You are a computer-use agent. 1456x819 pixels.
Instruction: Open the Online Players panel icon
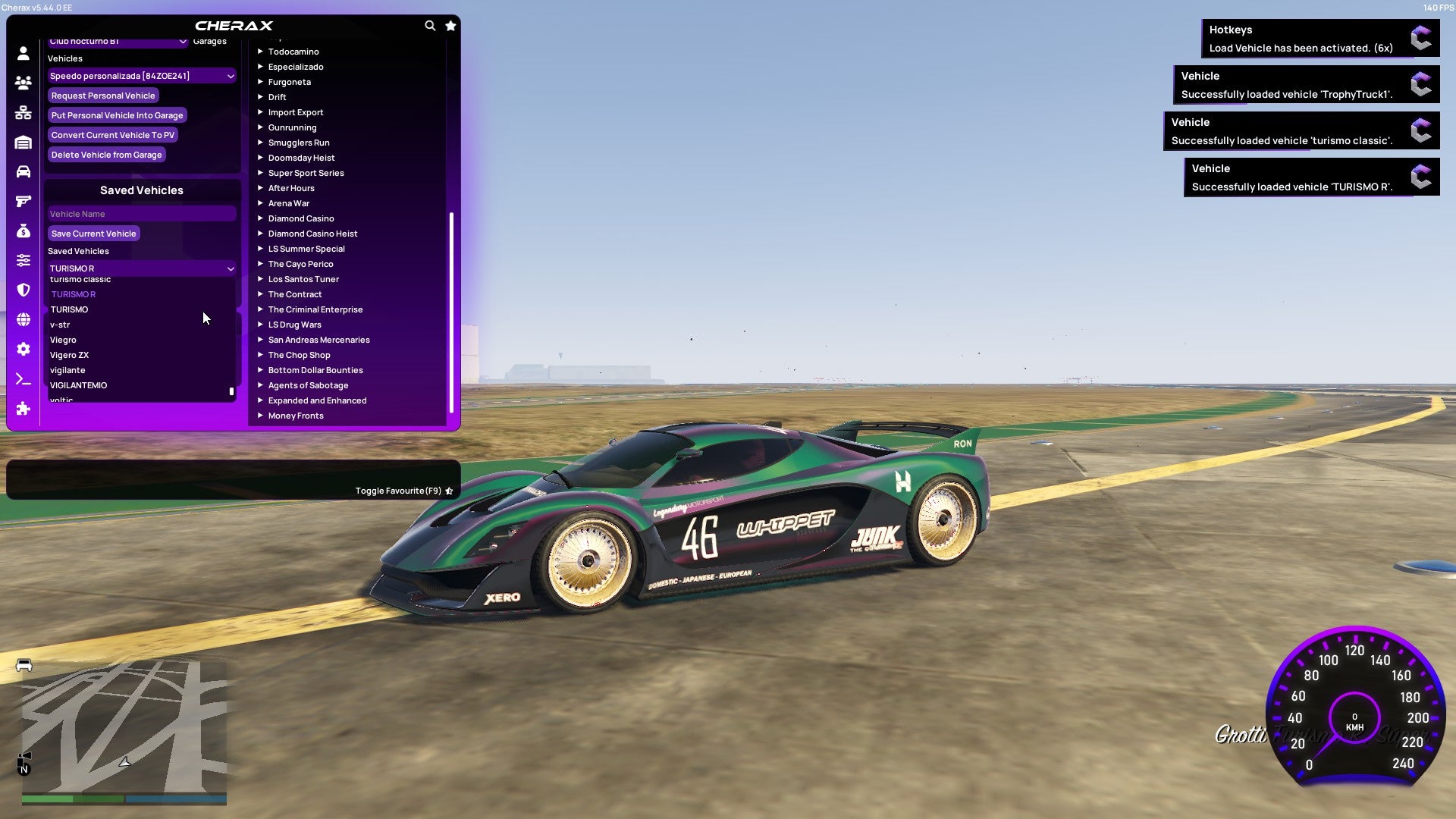tap(23, 82)
